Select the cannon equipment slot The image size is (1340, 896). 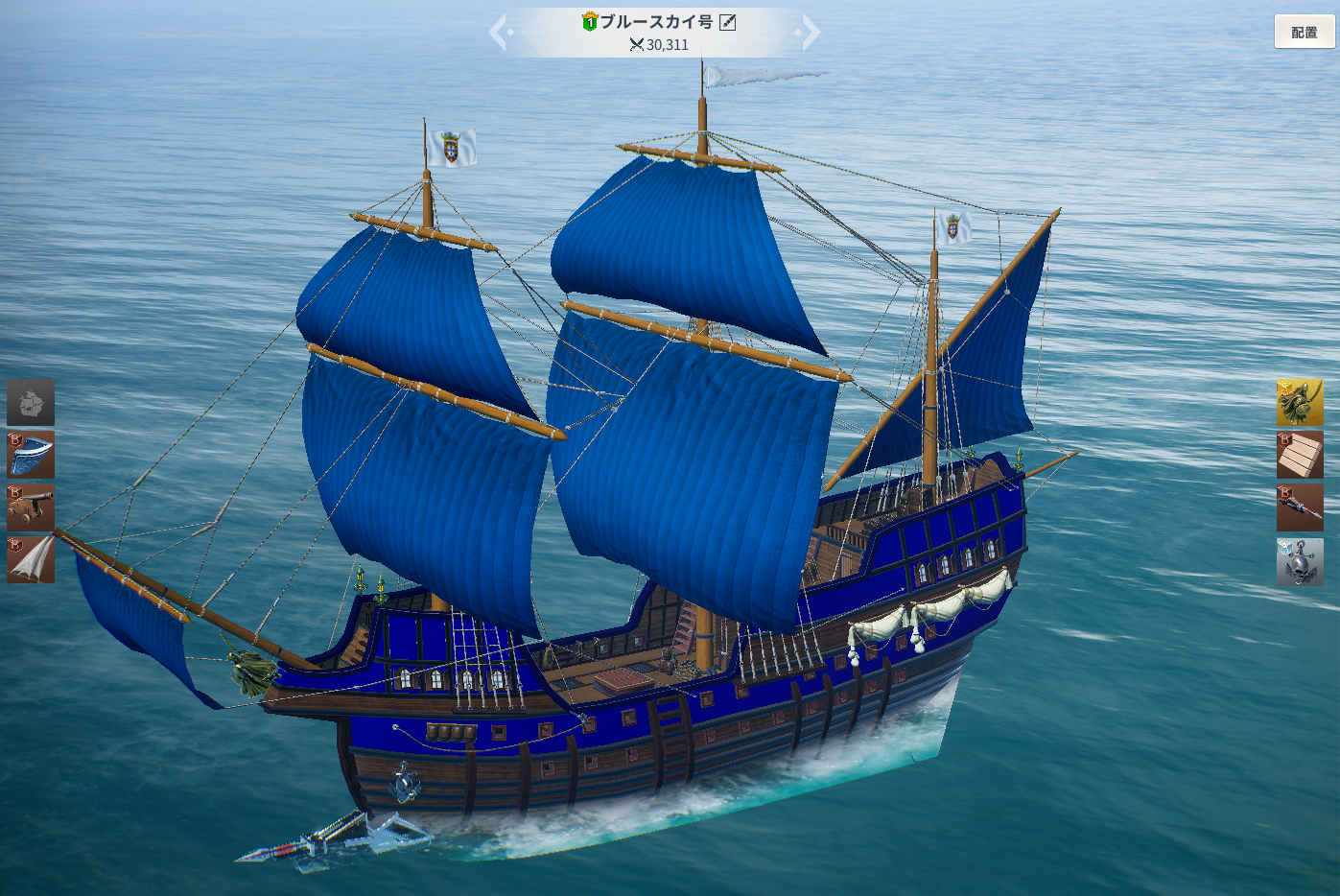click(31, 507)
